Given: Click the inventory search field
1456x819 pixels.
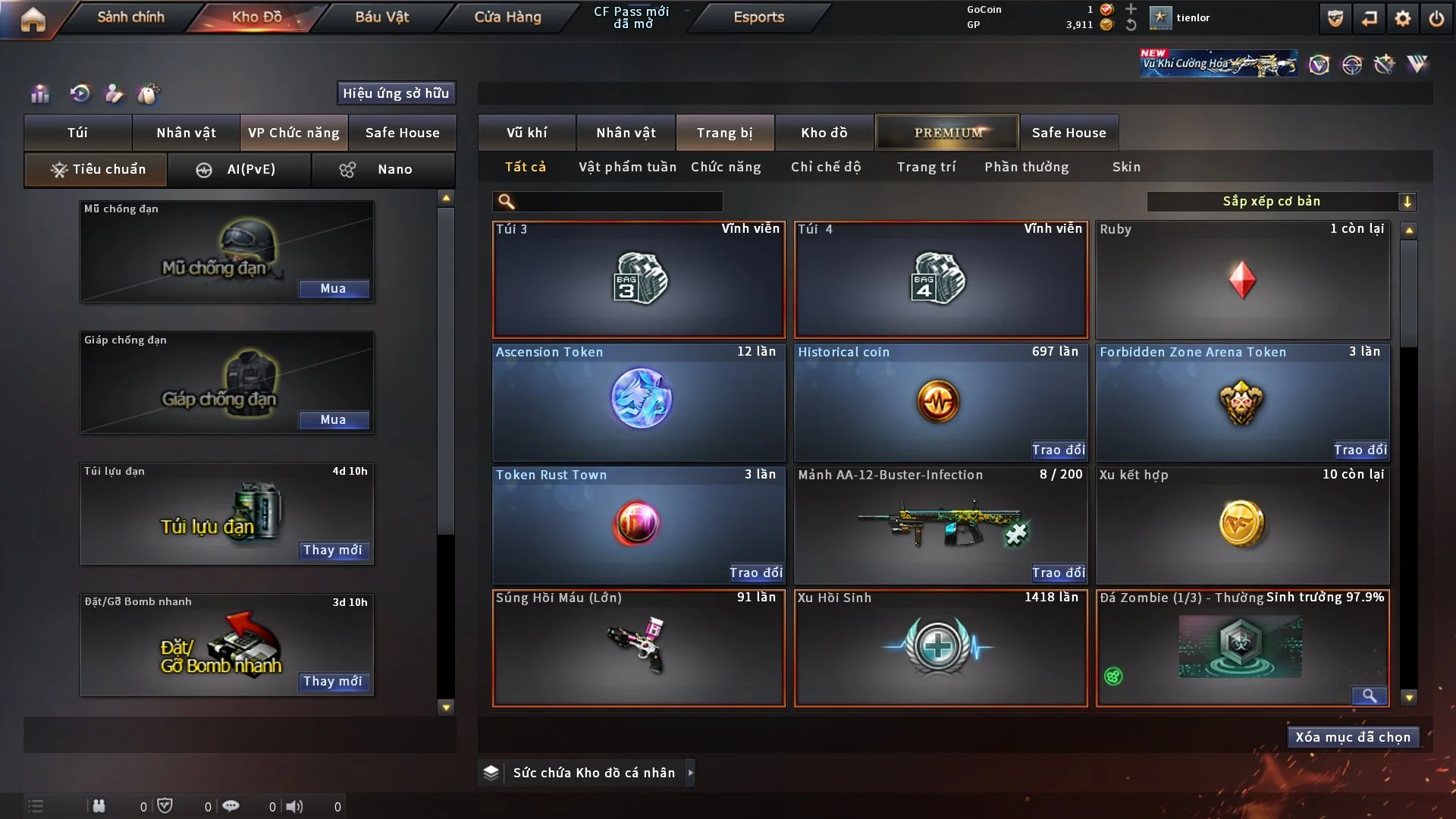Looking at the screenshot, I should point(618,202).
